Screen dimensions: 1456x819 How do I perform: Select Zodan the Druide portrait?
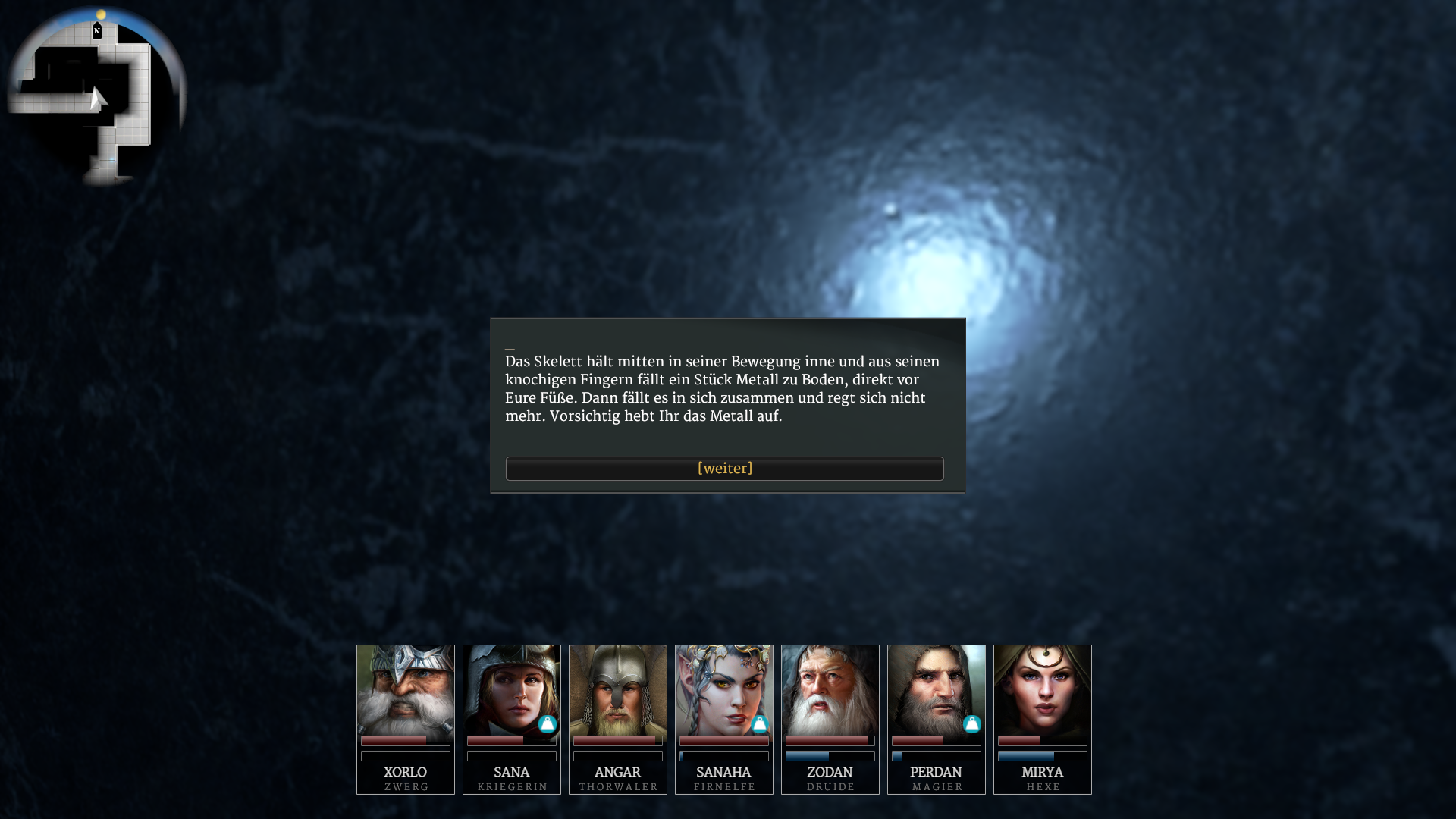click(x=830, y=690)
